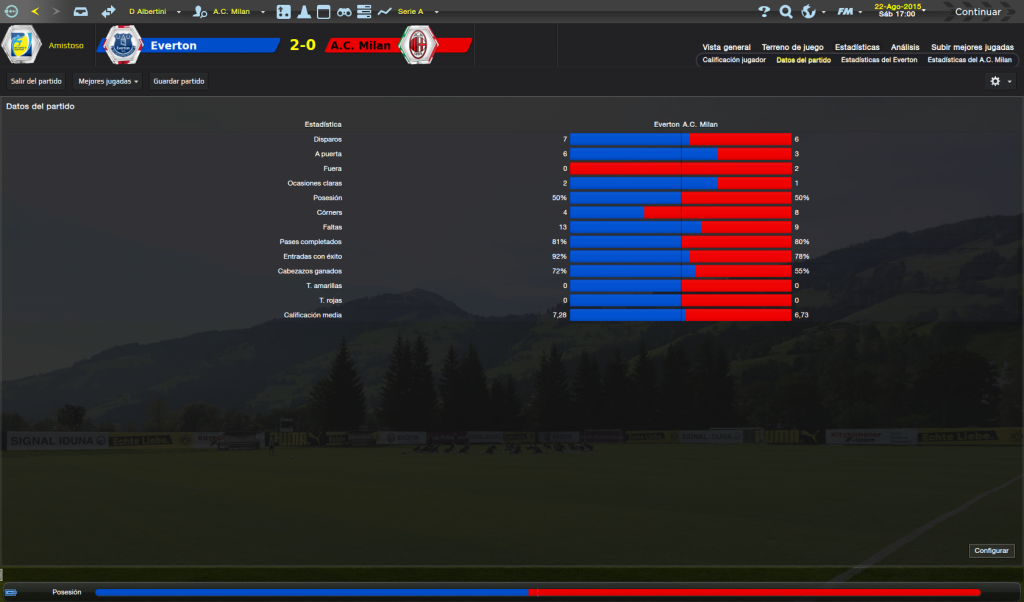Choose Subir mejores jugadas
The width and height of the screenshot is (1024, 602).
(x=972, y=47)
